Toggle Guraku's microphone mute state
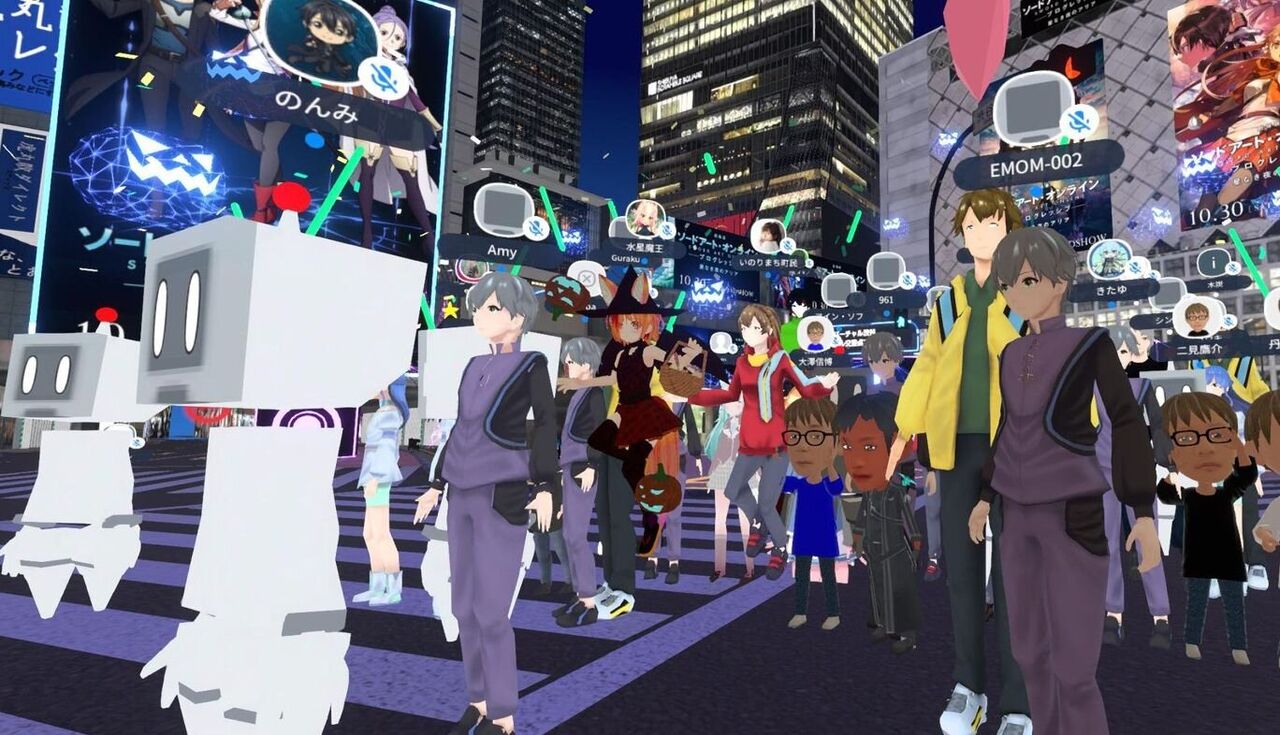The height and width of the screenshot is (735, 1280). 643,261
